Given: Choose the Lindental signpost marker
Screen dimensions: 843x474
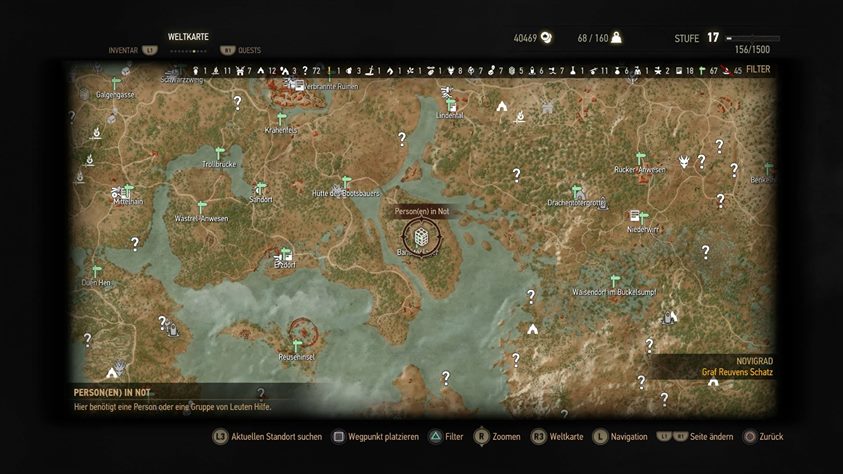Looking at the screenshot, I should point(451,104).
